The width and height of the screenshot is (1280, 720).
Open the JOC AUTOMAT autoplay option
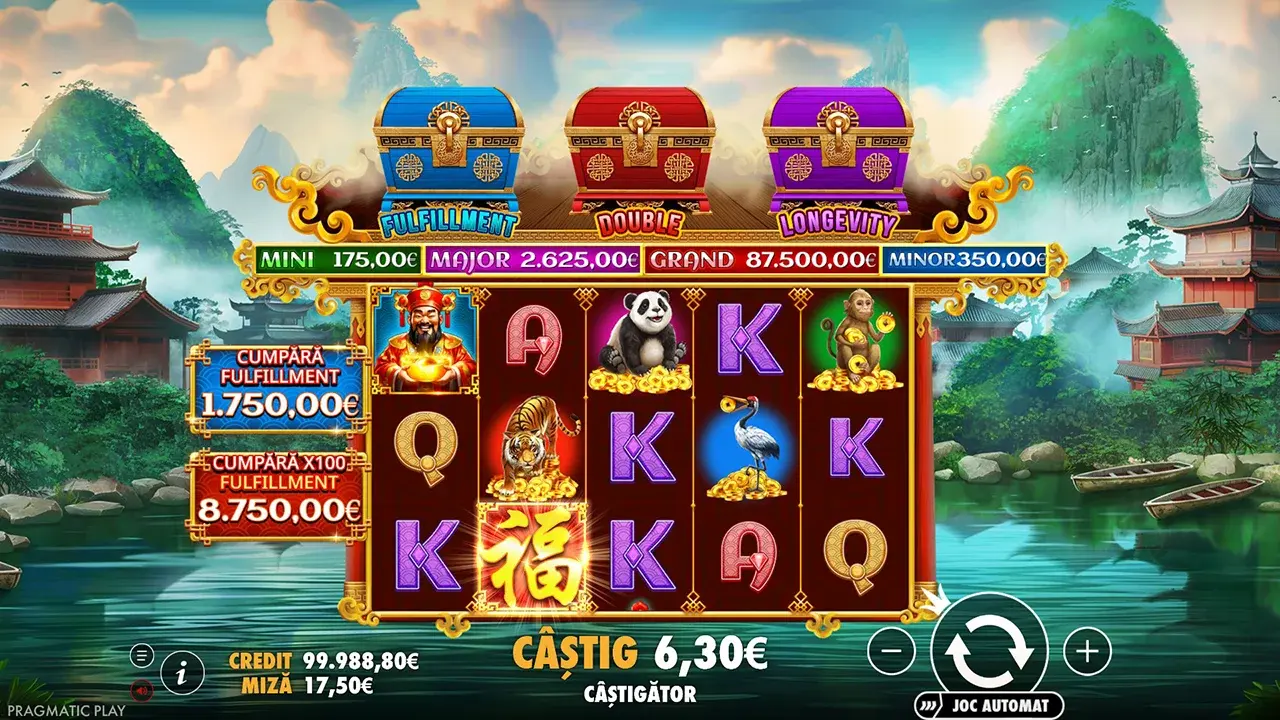[990, 702]
